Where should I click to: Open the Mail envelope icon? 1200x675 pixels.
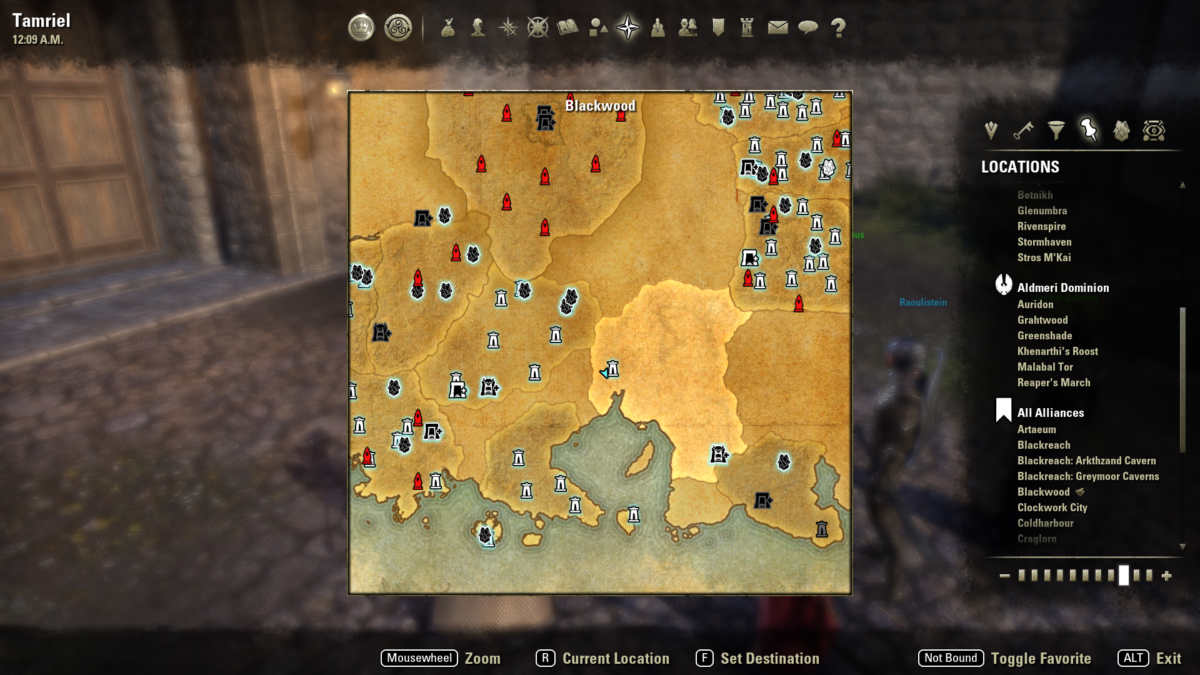pyautogui.click(x=778, y=28)
